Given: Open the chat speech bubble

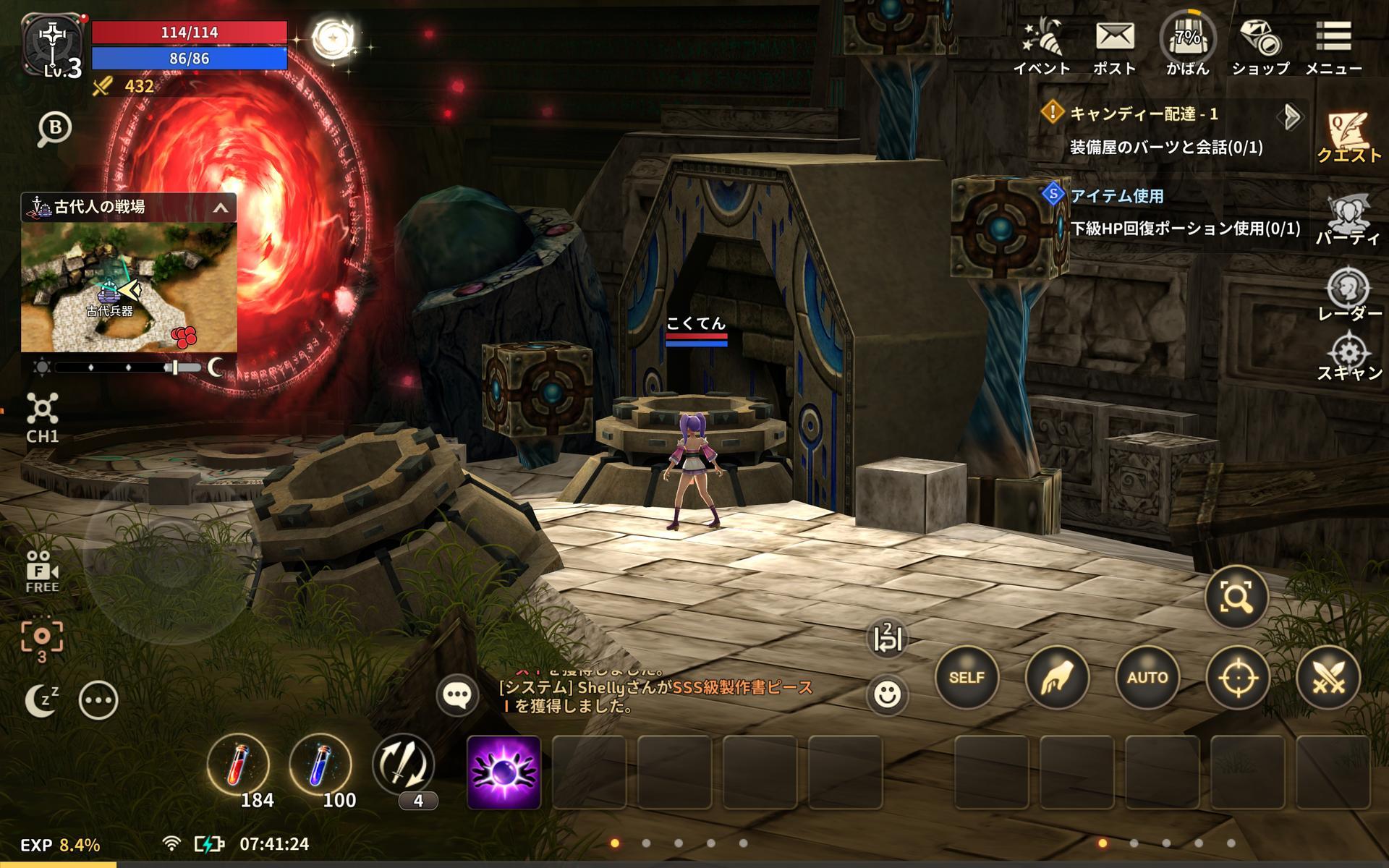Looking at the screenshot, I should (457, 695).
